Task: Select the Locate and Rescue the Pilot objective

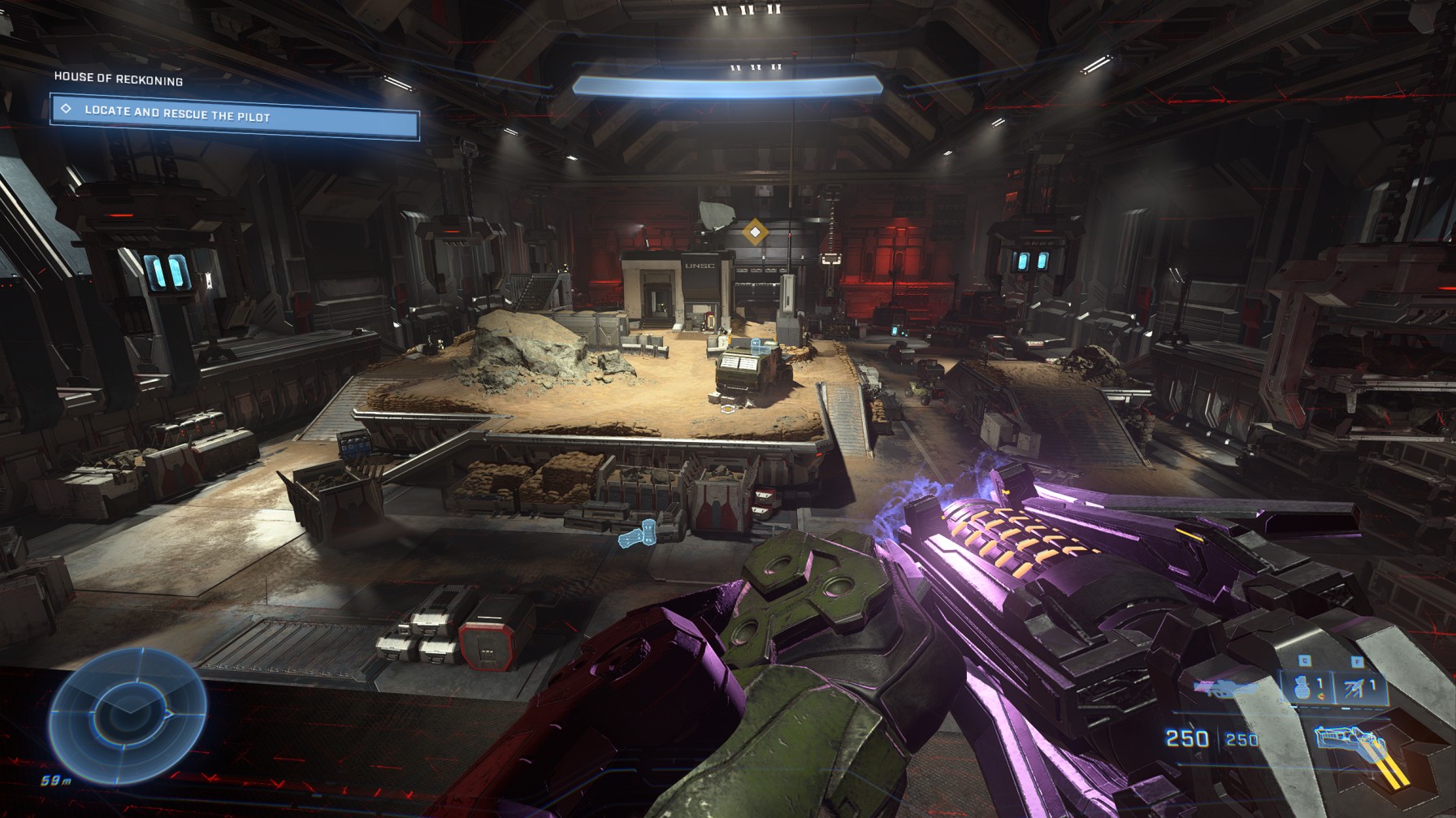Action: pos(234,117)
